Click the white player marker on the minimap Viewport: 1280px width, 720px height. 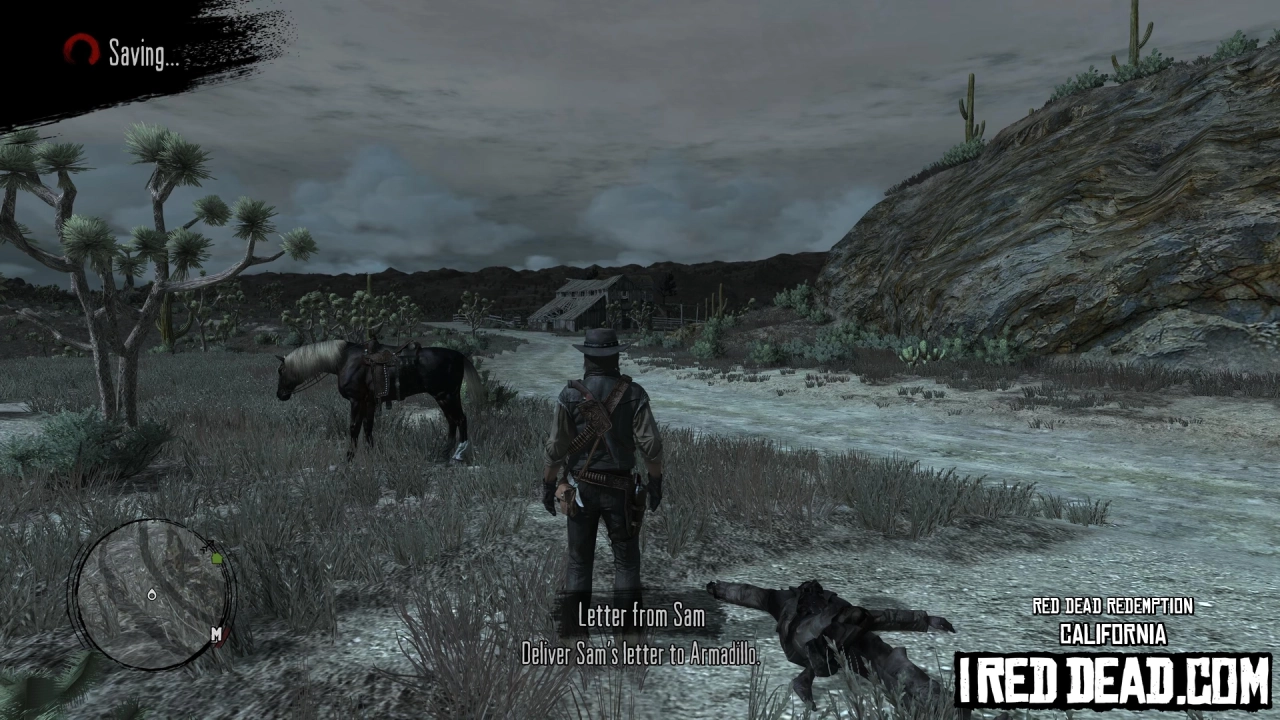(x=152, y=594)
